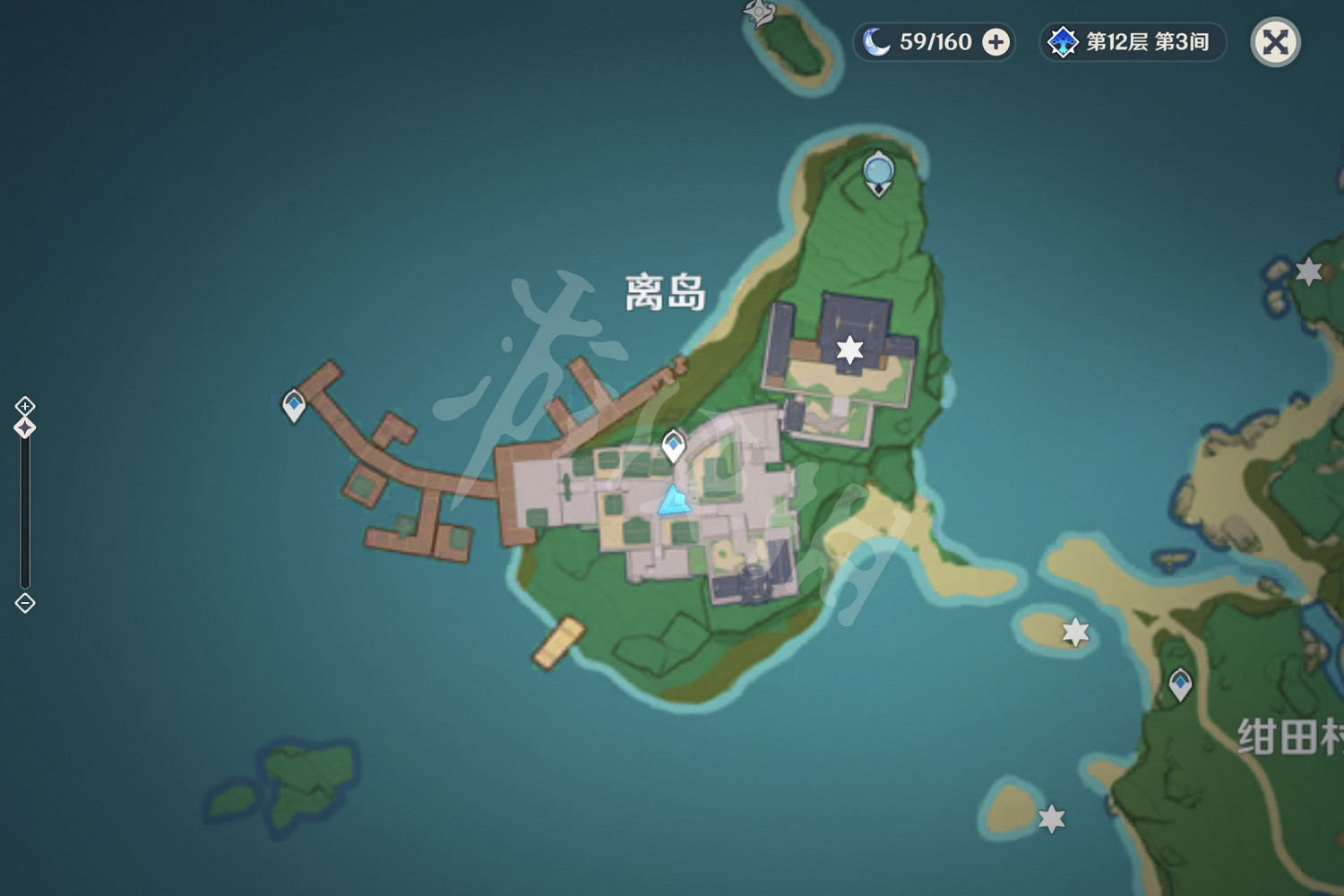
Task: Zoom in with the map plus control
Action: tap(23, 404)
